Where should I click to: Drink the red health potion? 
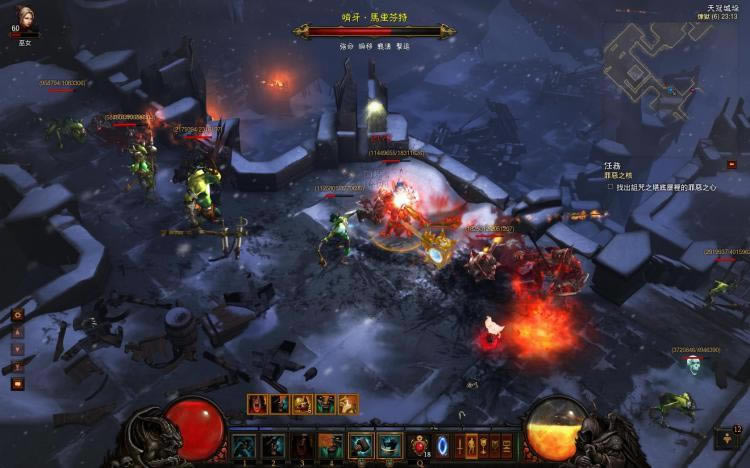click(x=420, y=445)
